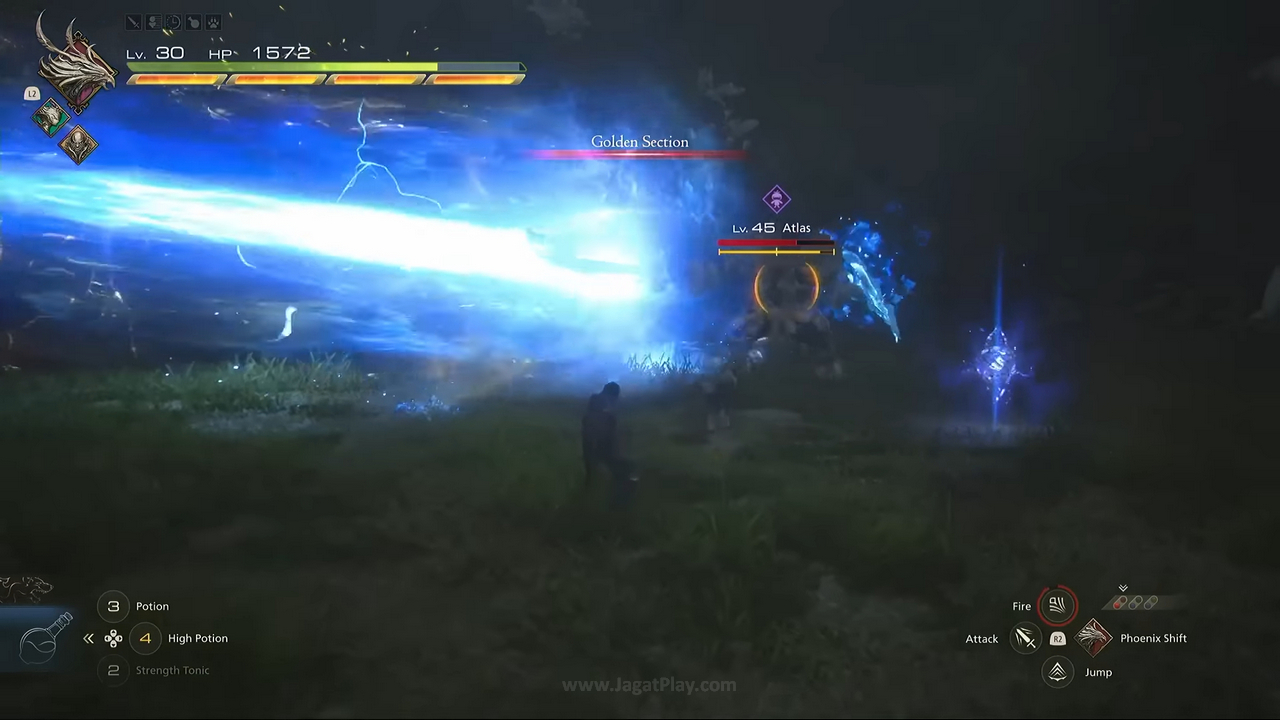The width and height of the screenshot is (1280, 720).
Task: Activate the Phoenix Shift eagle emblem
Action: pos(1094,638)
